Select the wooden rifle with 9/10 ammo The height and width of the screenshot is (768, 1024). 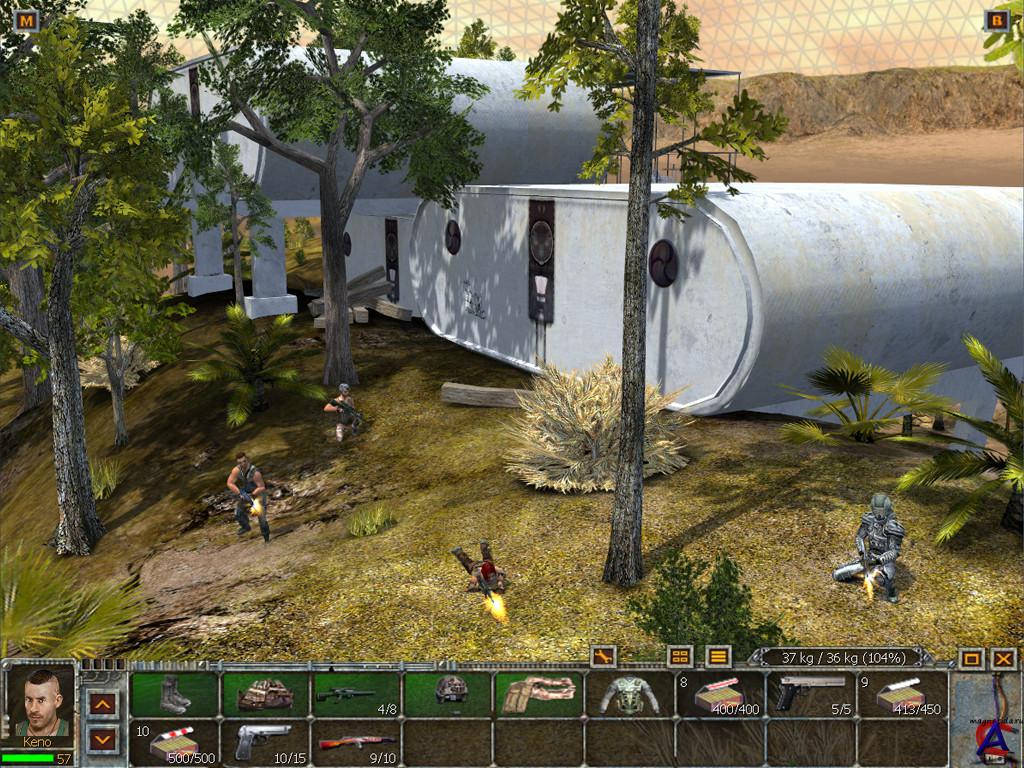(x=356, y=742)
